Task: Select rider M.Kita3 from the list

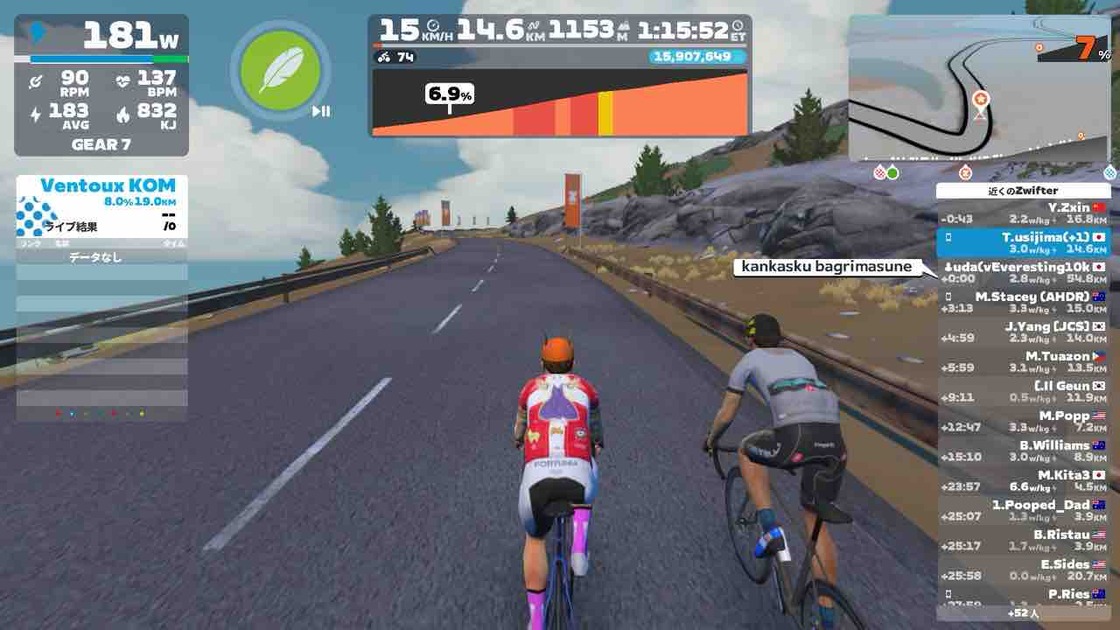Action: coord(1024,481)
